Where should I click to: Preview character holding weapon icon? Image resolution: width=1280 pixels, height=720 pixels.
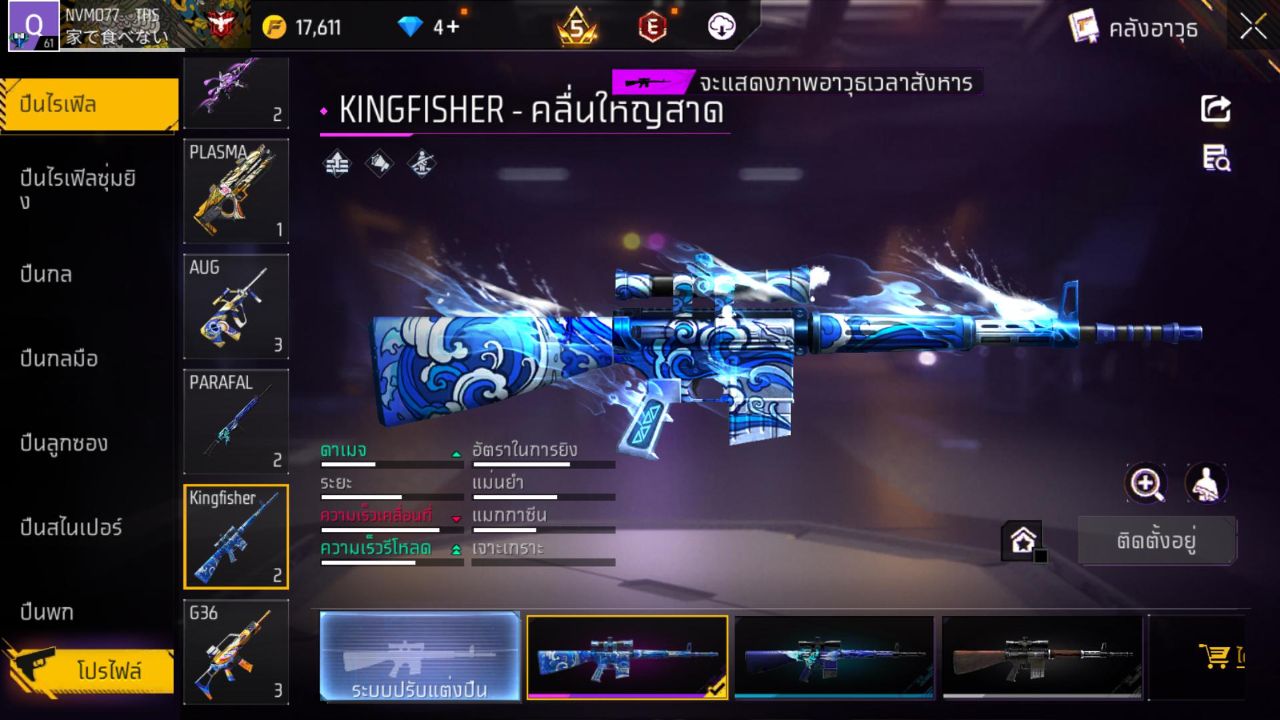tap(1205, 484)
